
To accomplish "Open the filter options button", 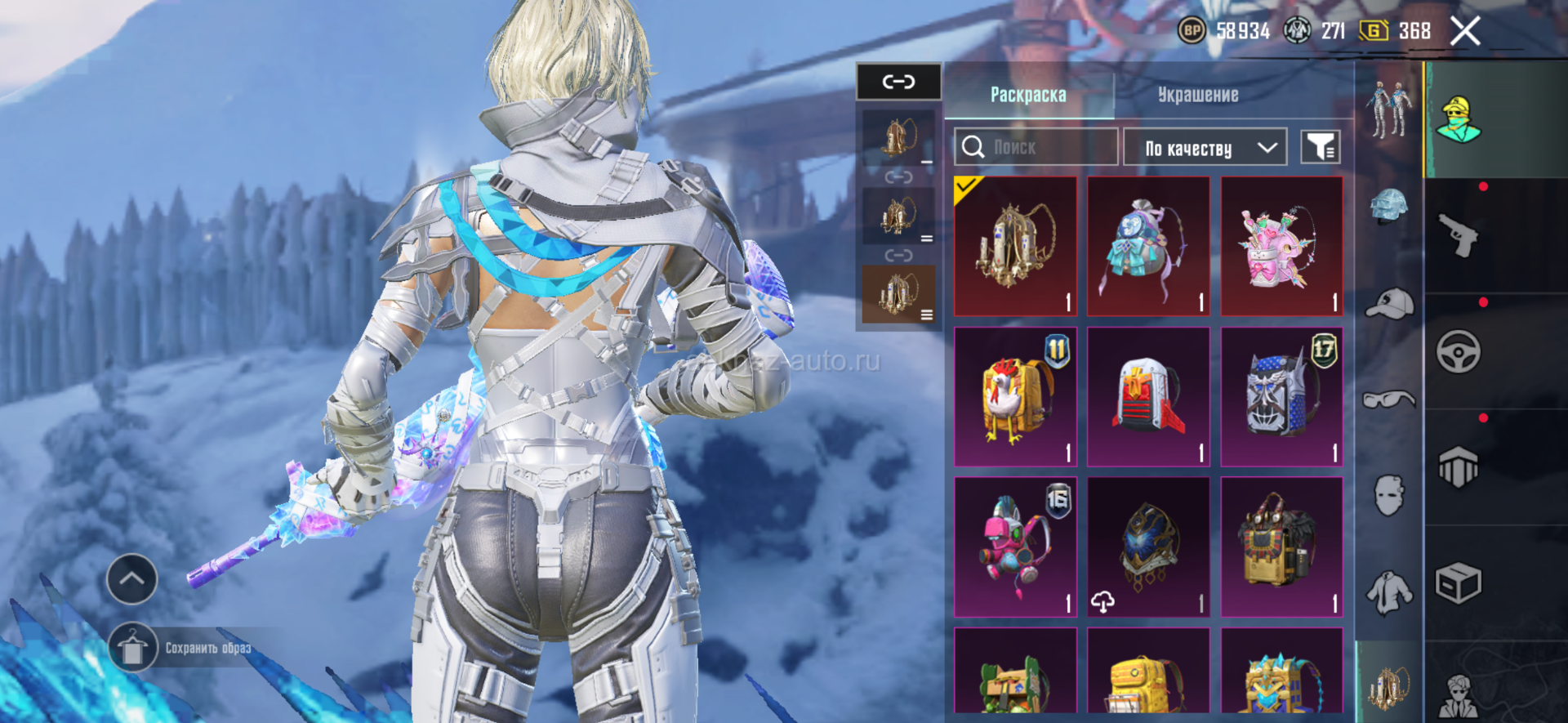I will pyautogui.click(x=1320, y=148).
